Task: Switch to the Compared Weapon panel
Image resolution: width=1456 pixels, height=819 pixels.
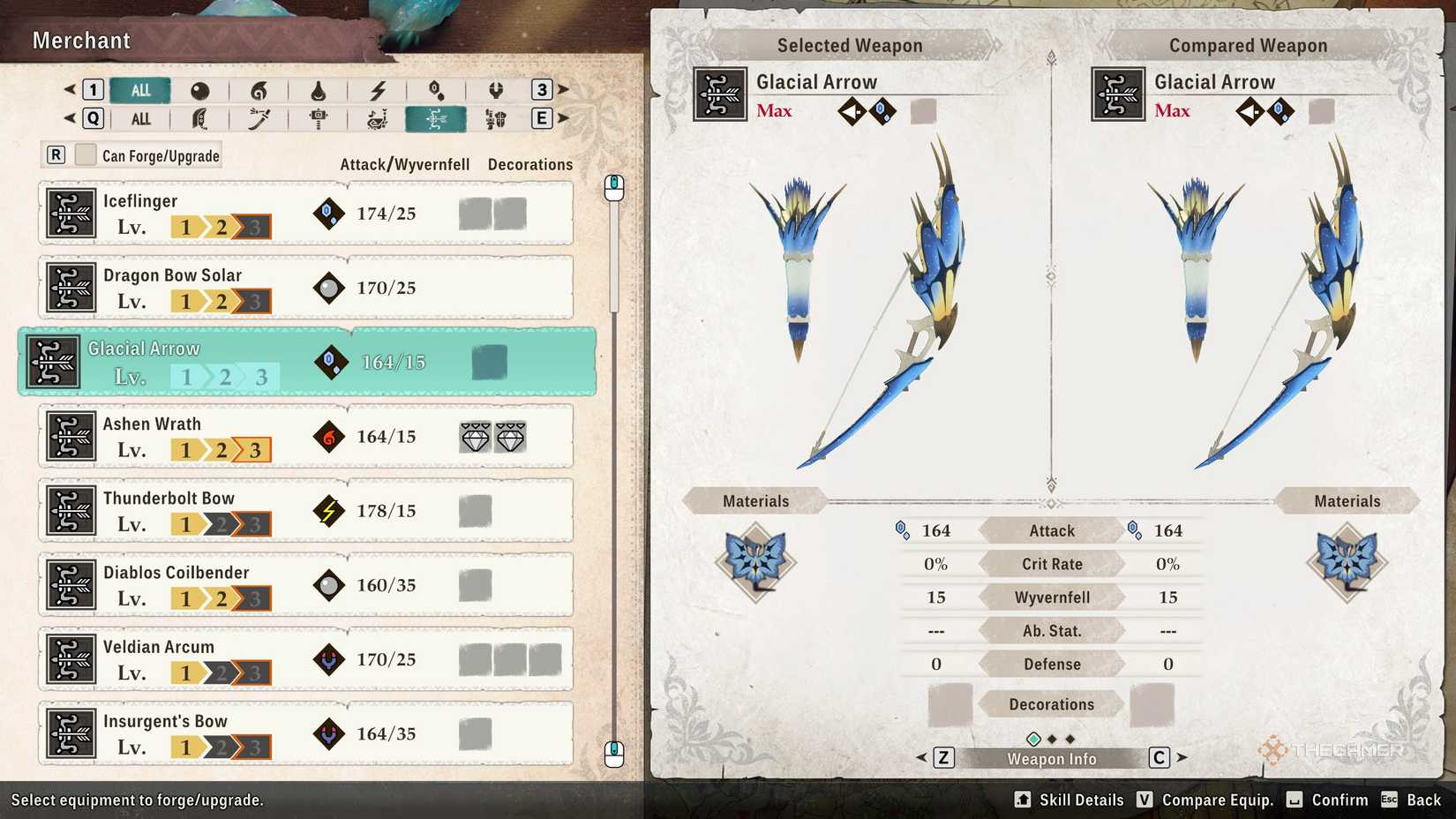Action: 1248,45
